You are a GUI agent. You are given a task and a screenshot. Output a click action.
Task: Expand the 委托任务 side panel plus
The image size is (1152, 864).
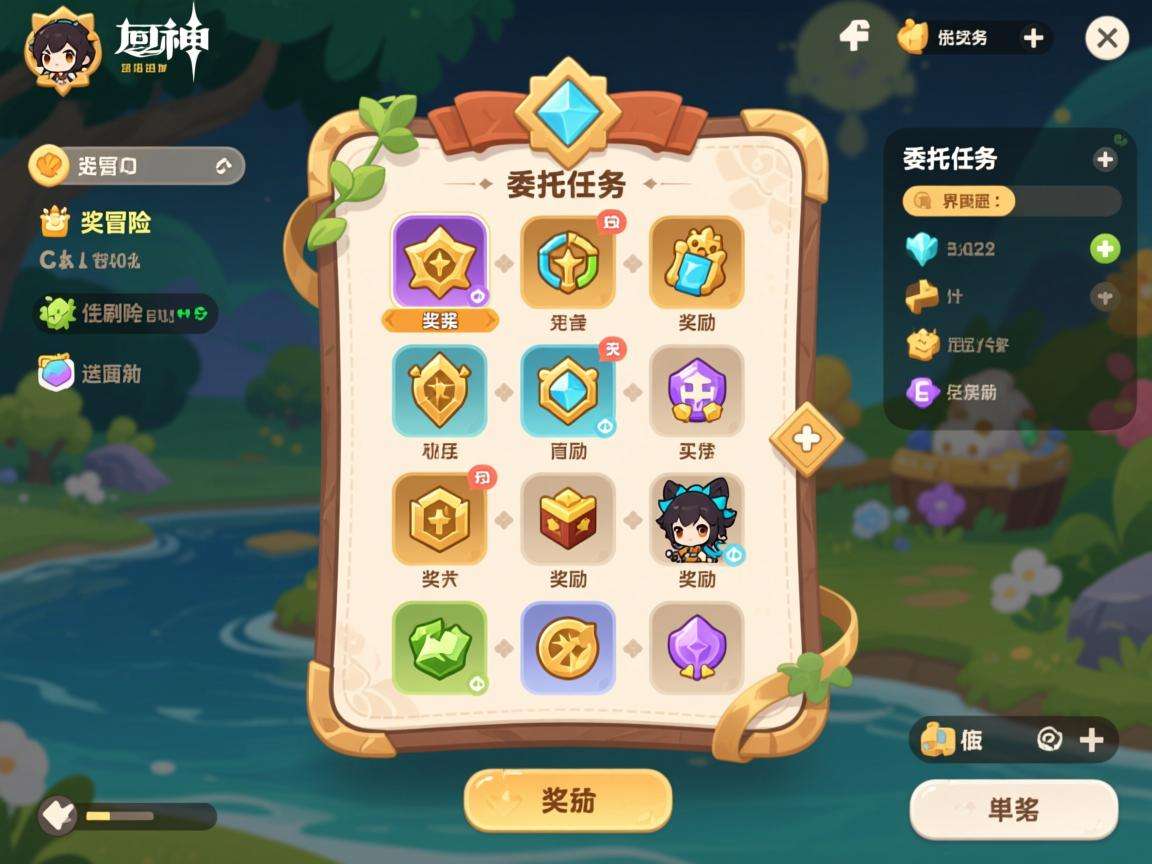pyautogui.click(x=1104, y=159)
